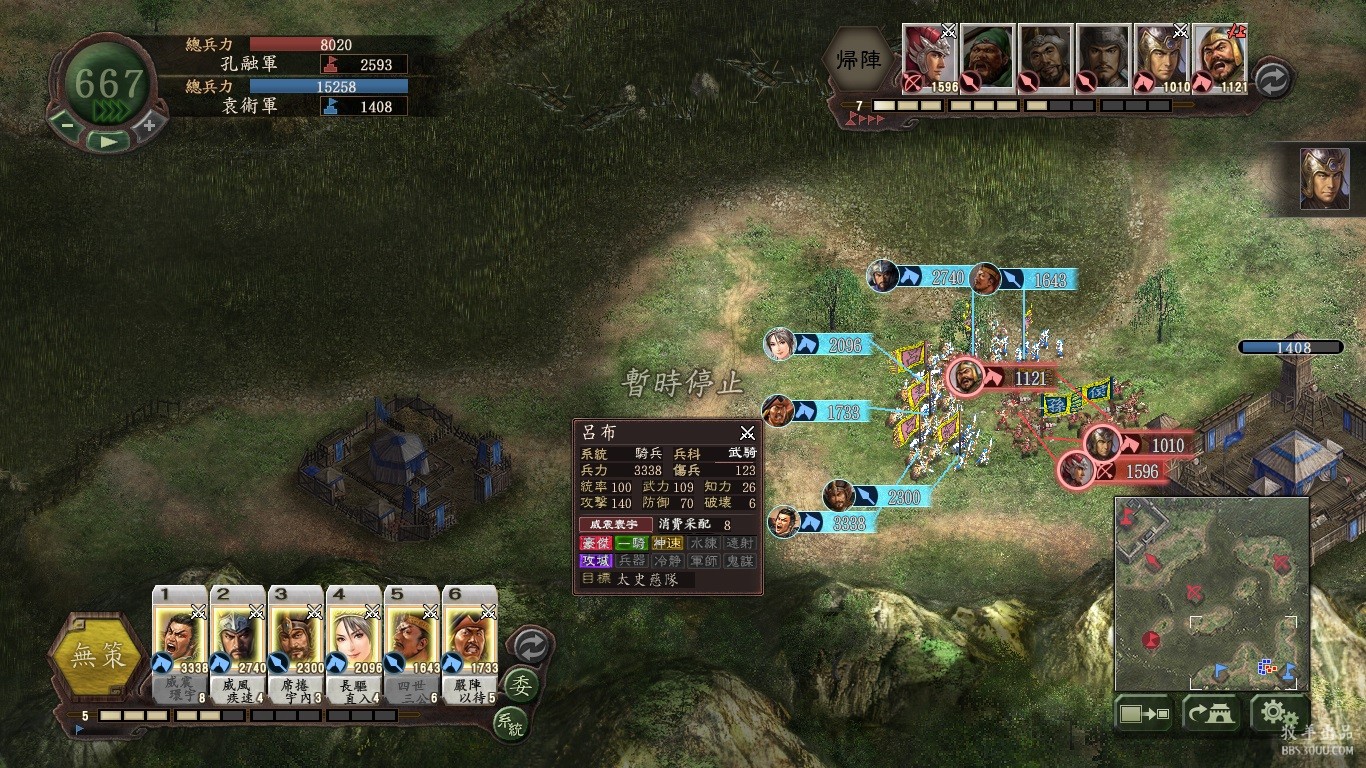Viewport: 1366px width, 768px height.
Task: Resume battle with the play button
Action: pyautogui.click(x=107, y=141)
